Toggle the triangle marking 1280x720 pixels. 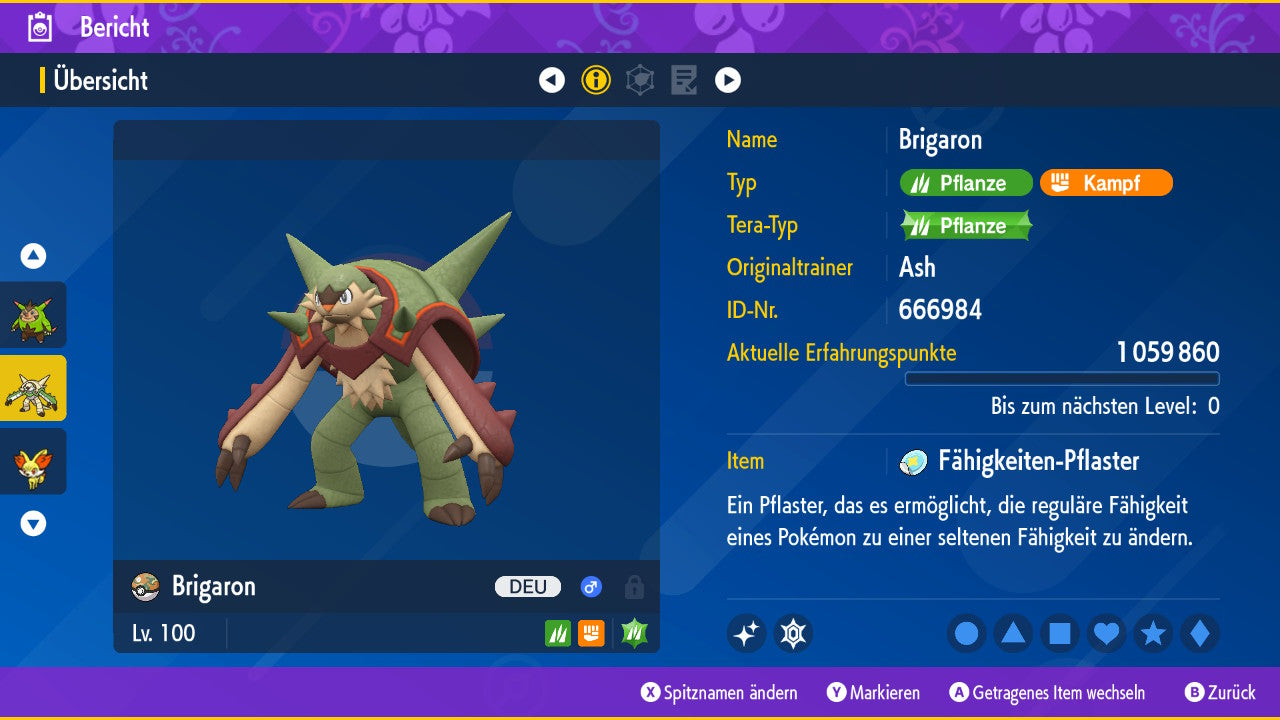point(1013,634)
